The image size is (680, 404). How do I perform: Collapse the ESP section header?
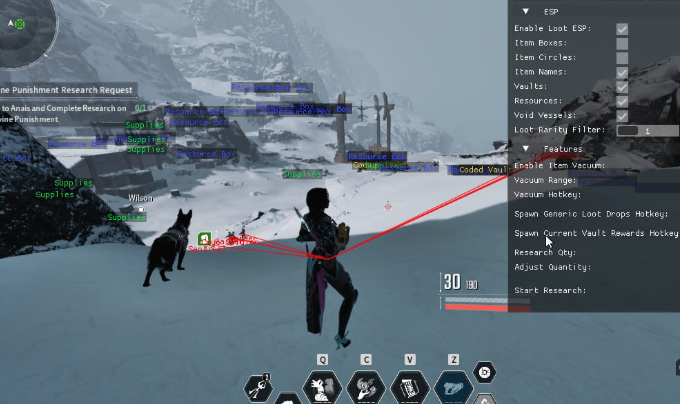point(527,12)
